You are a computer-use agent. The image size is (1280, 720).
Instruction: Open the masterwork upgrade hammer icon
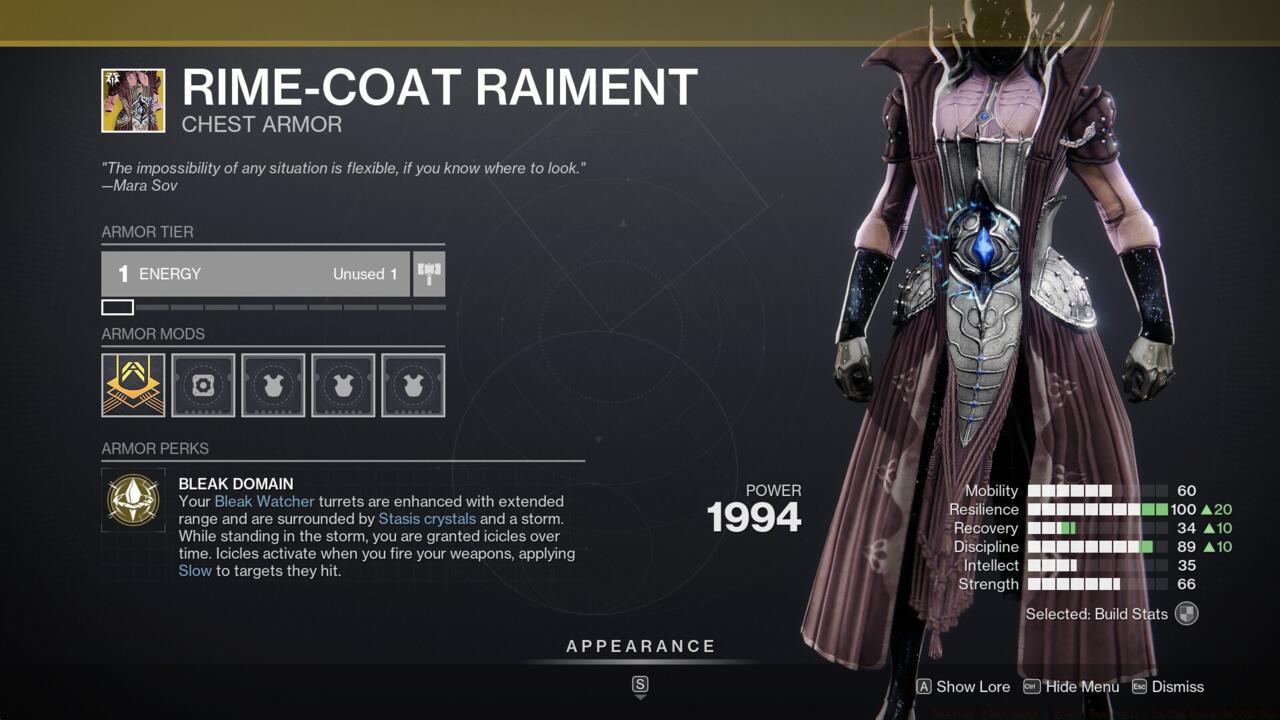pos(428,273)
